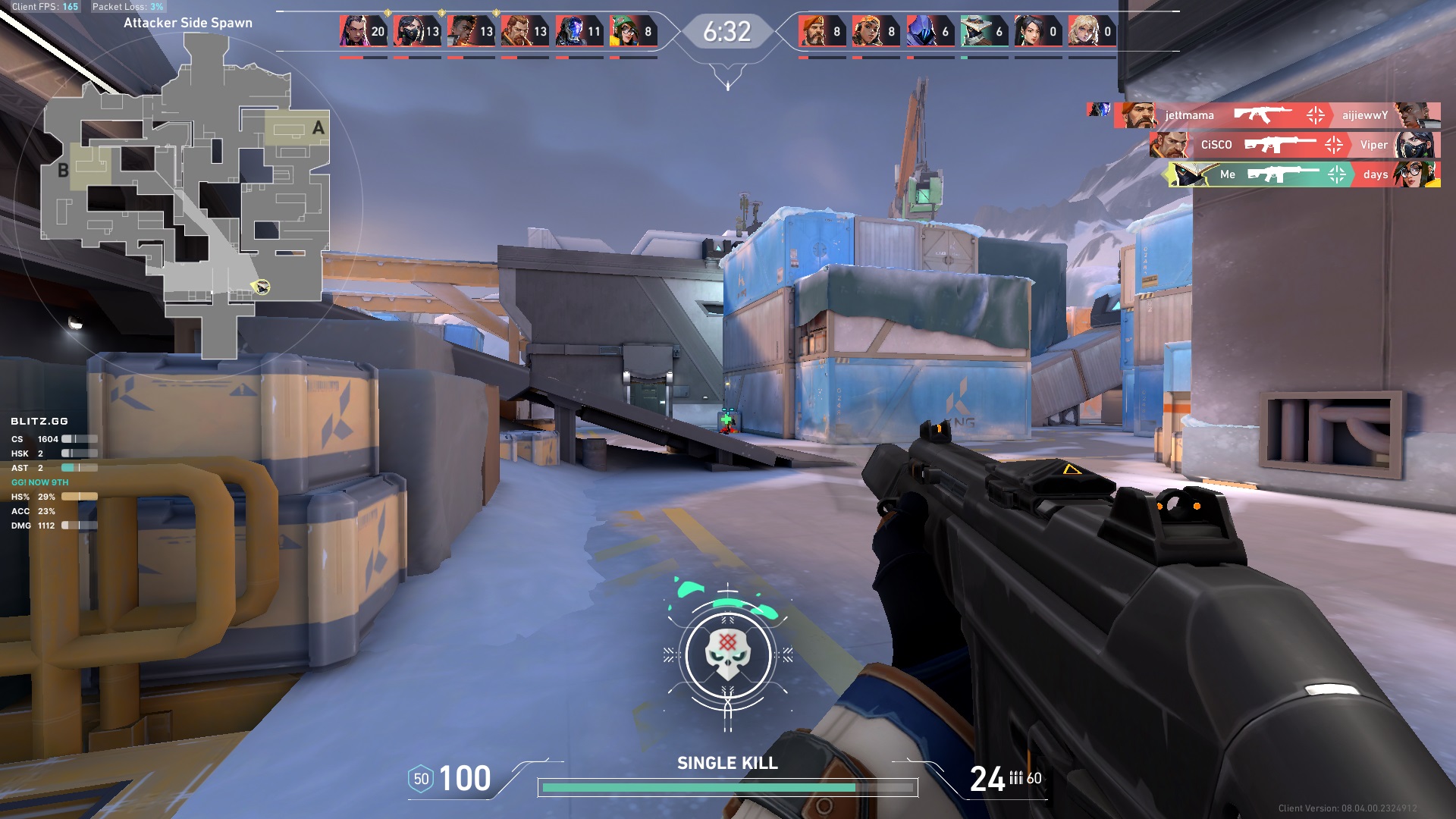Image resolution: width=1456 pixels, height=819 pixels.
Task: Click the 6:32 round timer
Action: [x=729, y=32]
